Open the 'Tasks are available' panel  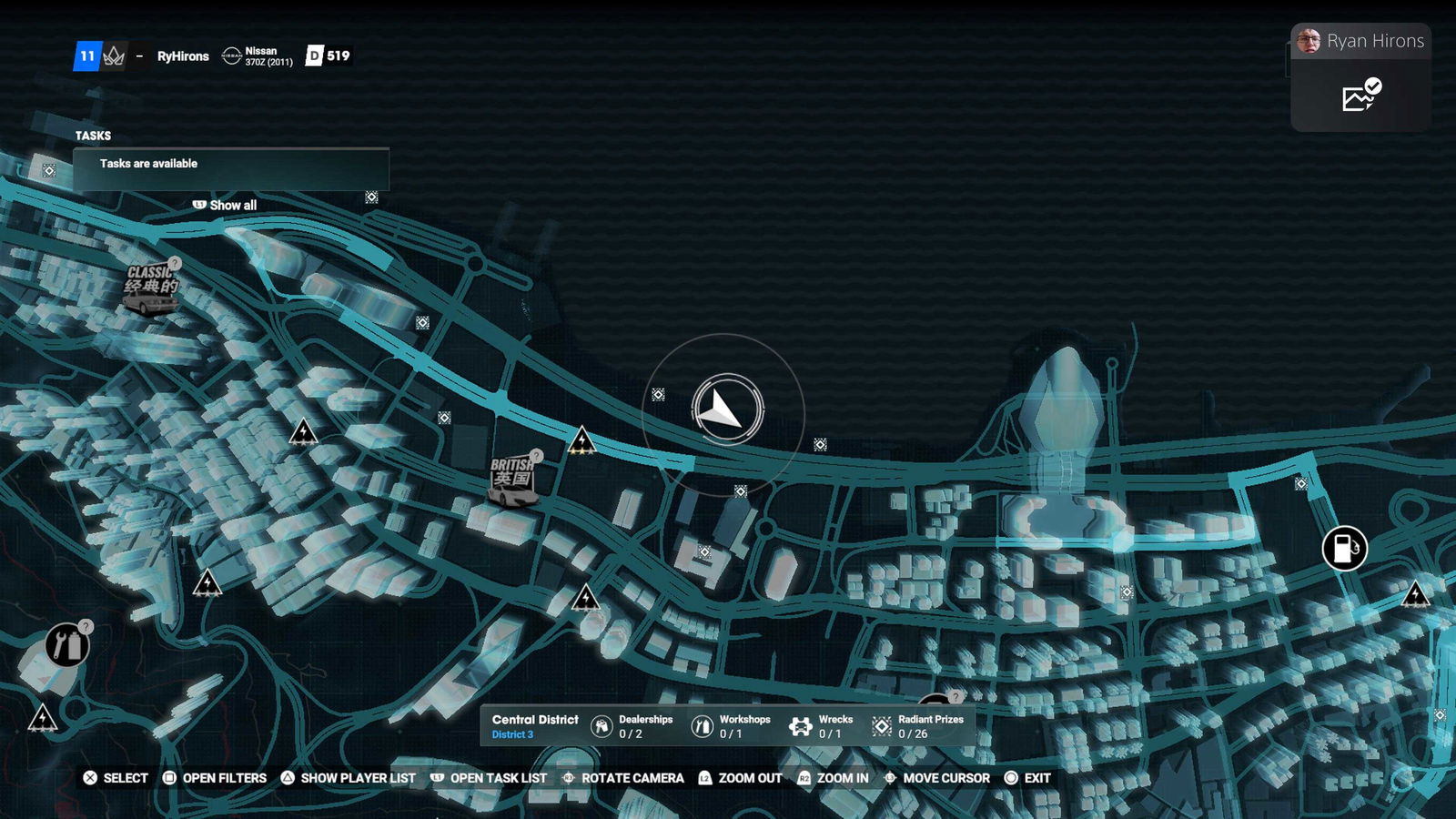coord(231,166)
